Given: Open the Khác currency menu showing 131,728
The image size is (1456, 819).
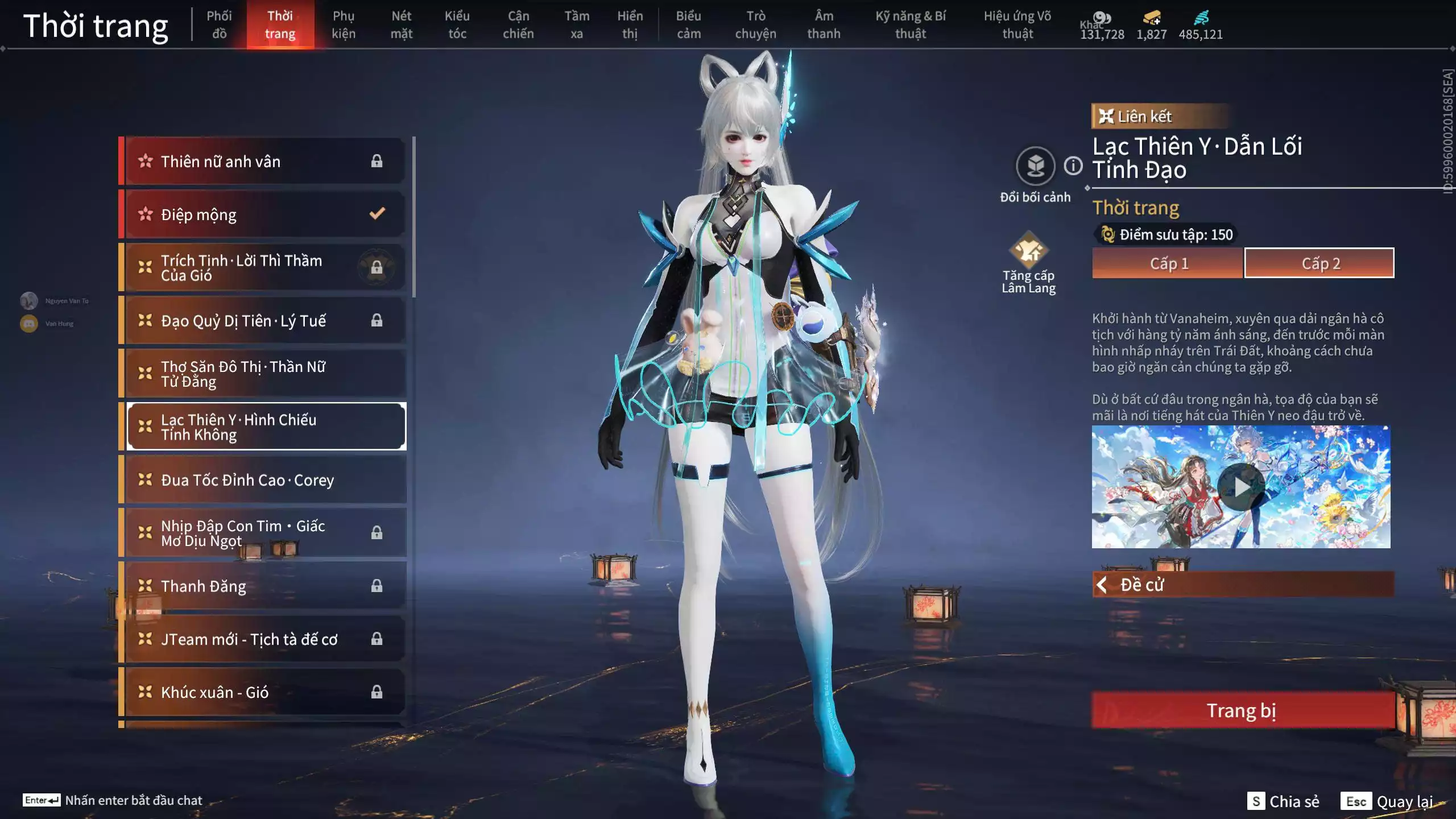Looking at the screenshot, I should (1103, 18).
